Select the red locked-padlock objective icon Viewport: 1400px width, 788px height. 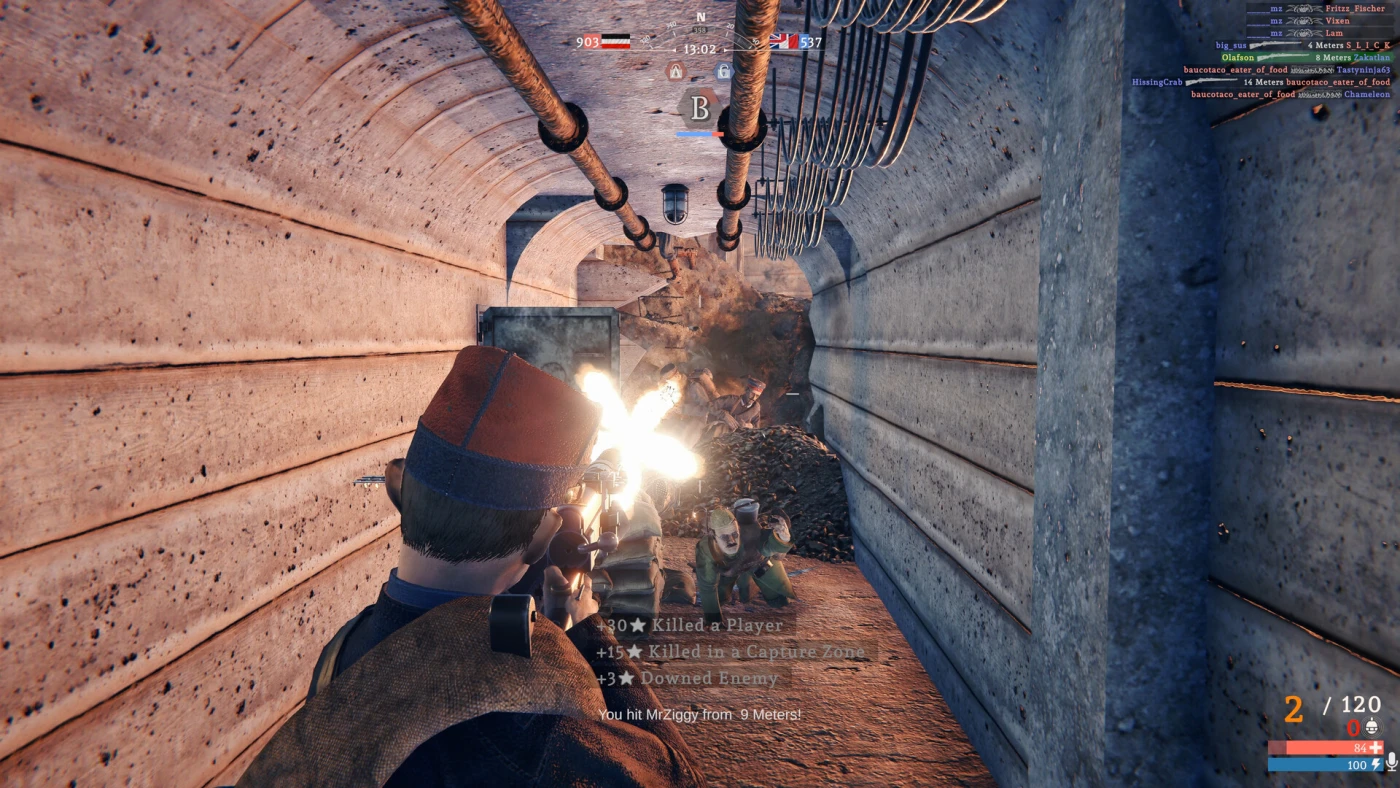676,71
